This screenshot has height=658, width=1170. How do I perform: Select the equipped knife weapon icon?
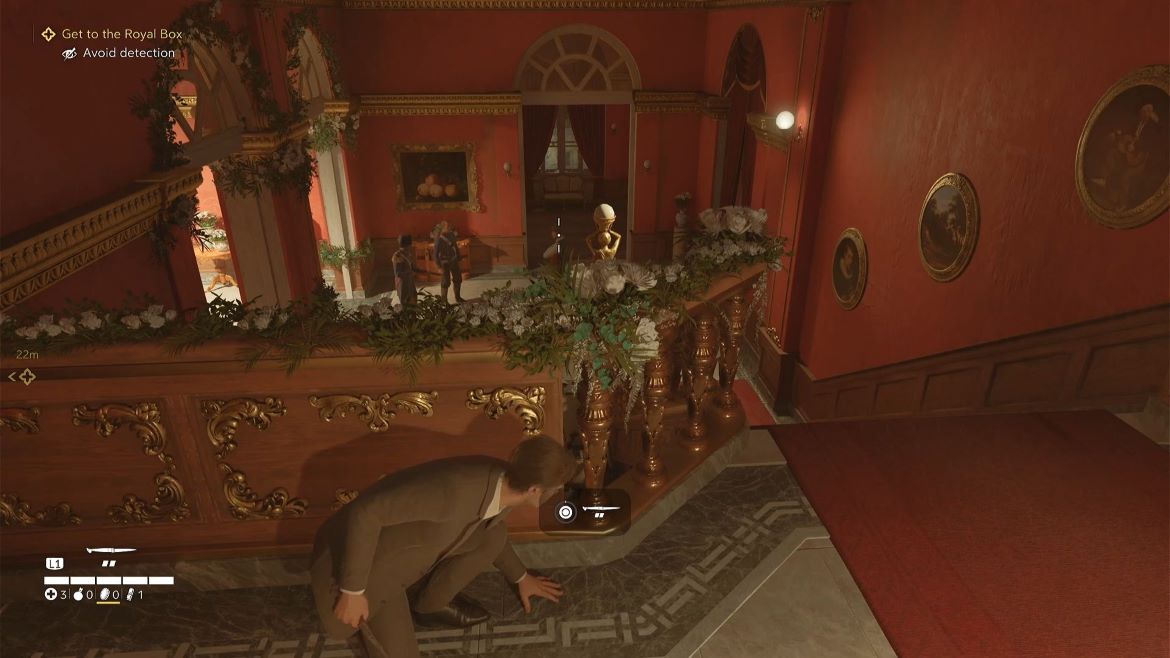(110, 551)
